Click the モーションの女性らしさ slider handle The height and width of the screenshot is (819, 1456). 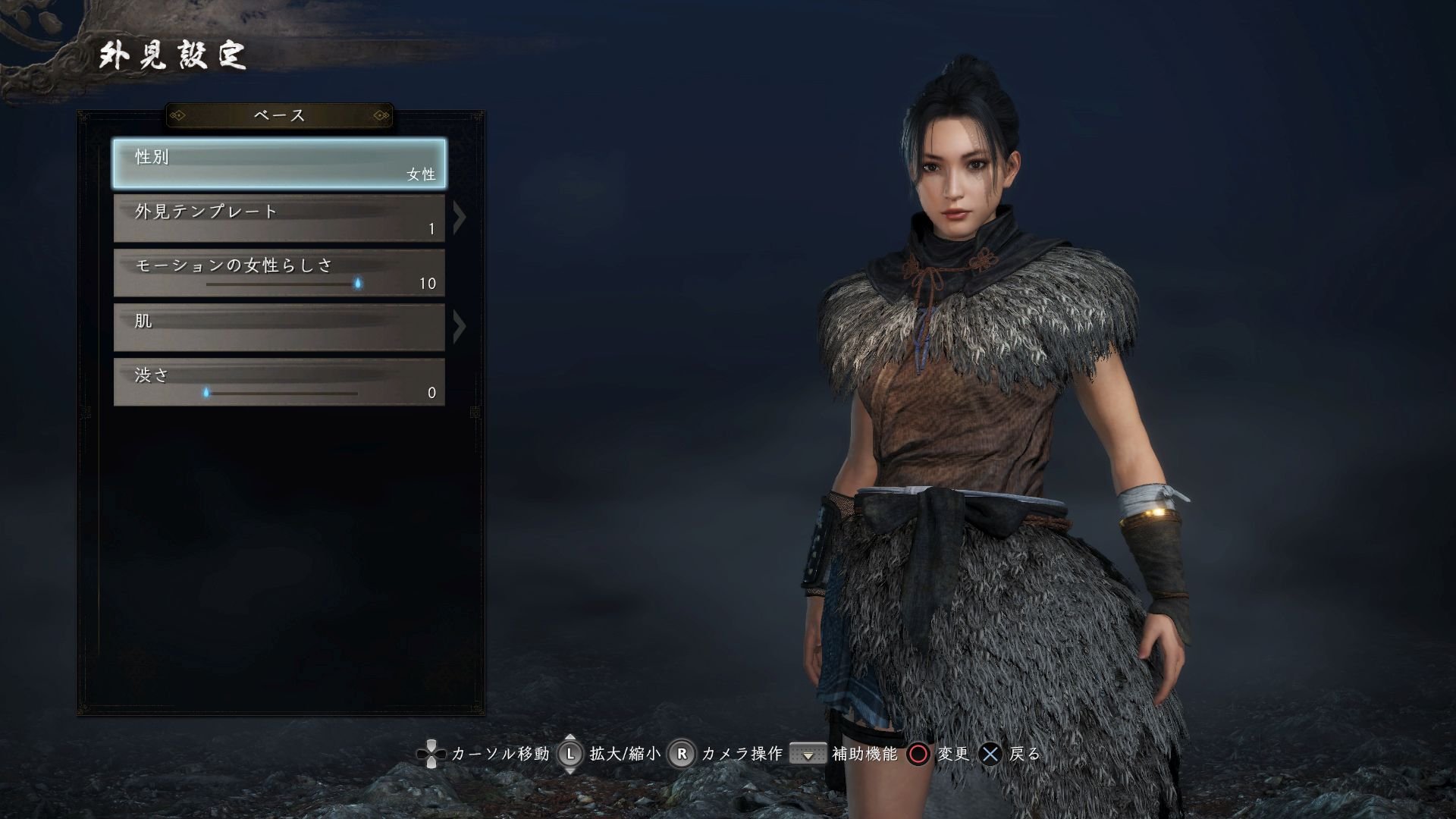click(x=358, y=281)
